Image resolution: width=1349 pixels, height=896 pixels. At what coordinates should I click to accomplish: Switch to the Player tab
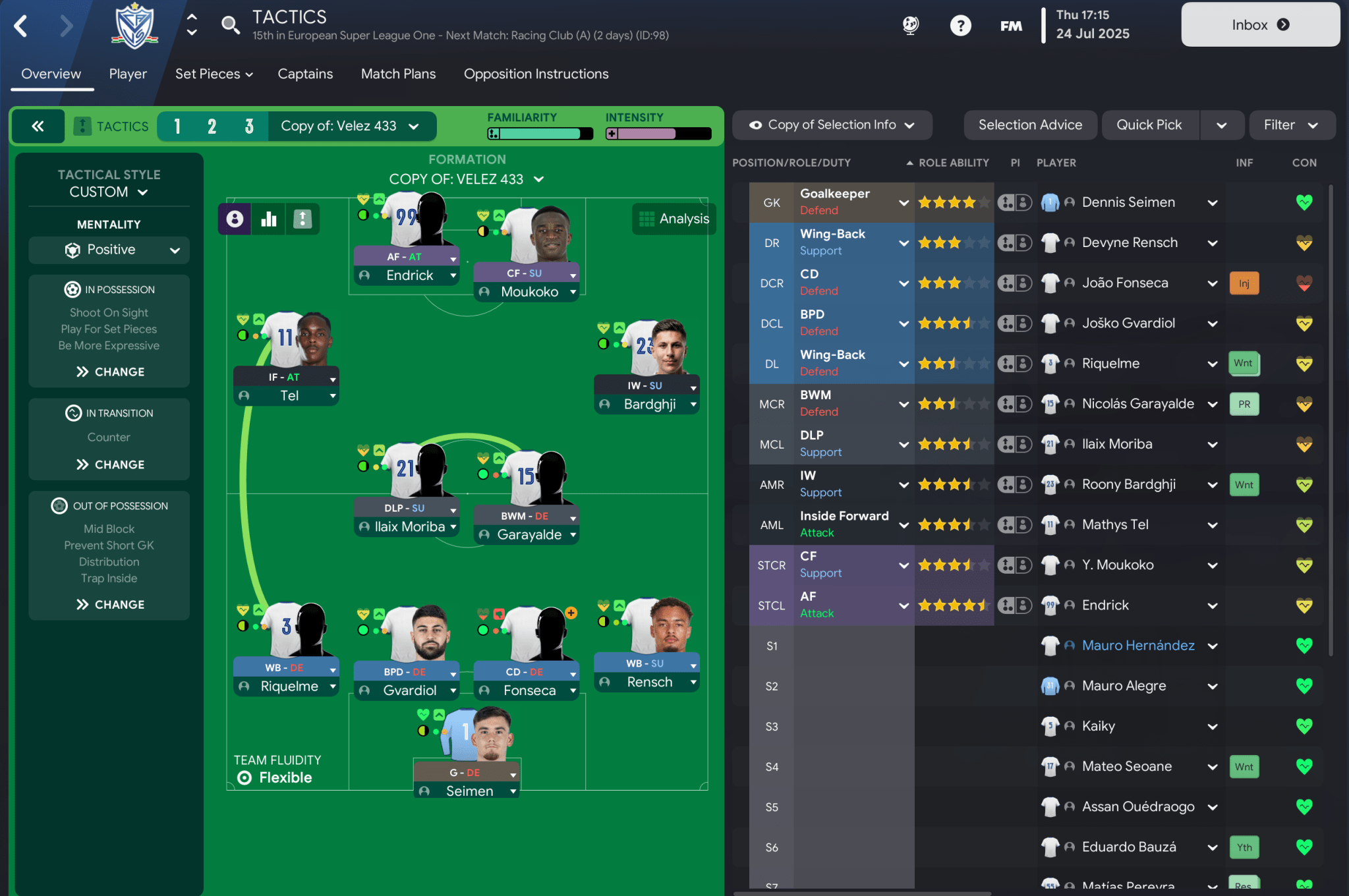[x=127, y=74]
